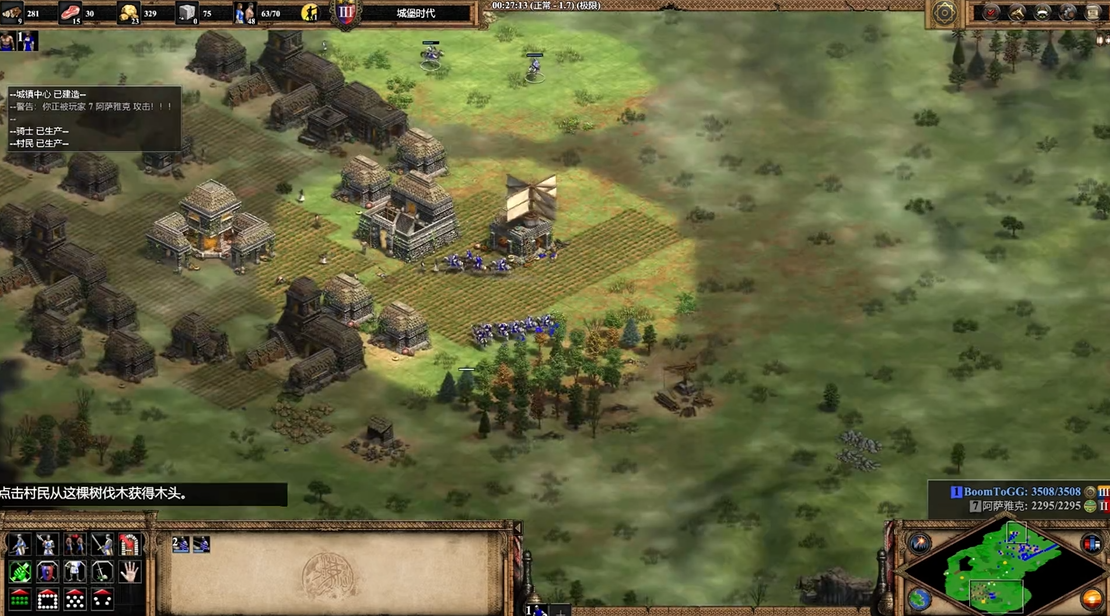Open the scroll main menu button
This screenshot has width=1110, height=616.
click(1092, 13)
